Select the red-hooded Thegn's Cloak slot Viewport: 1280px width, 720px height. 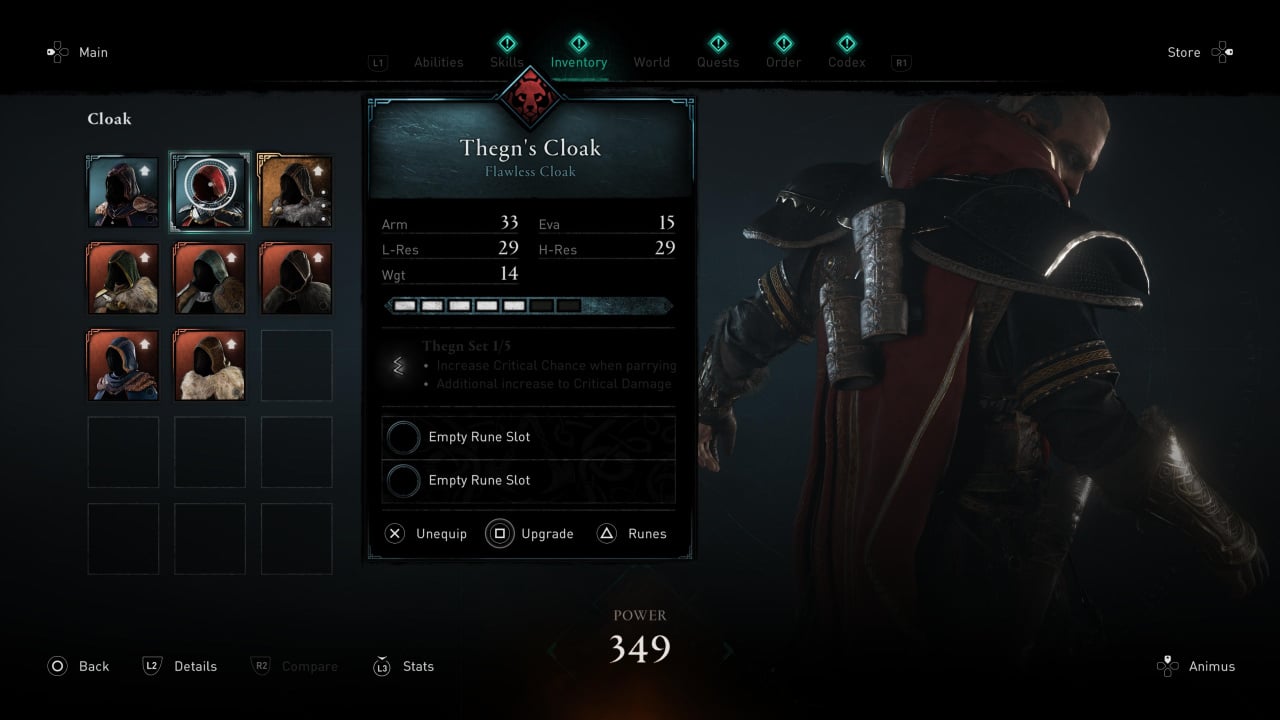point(210,192)
